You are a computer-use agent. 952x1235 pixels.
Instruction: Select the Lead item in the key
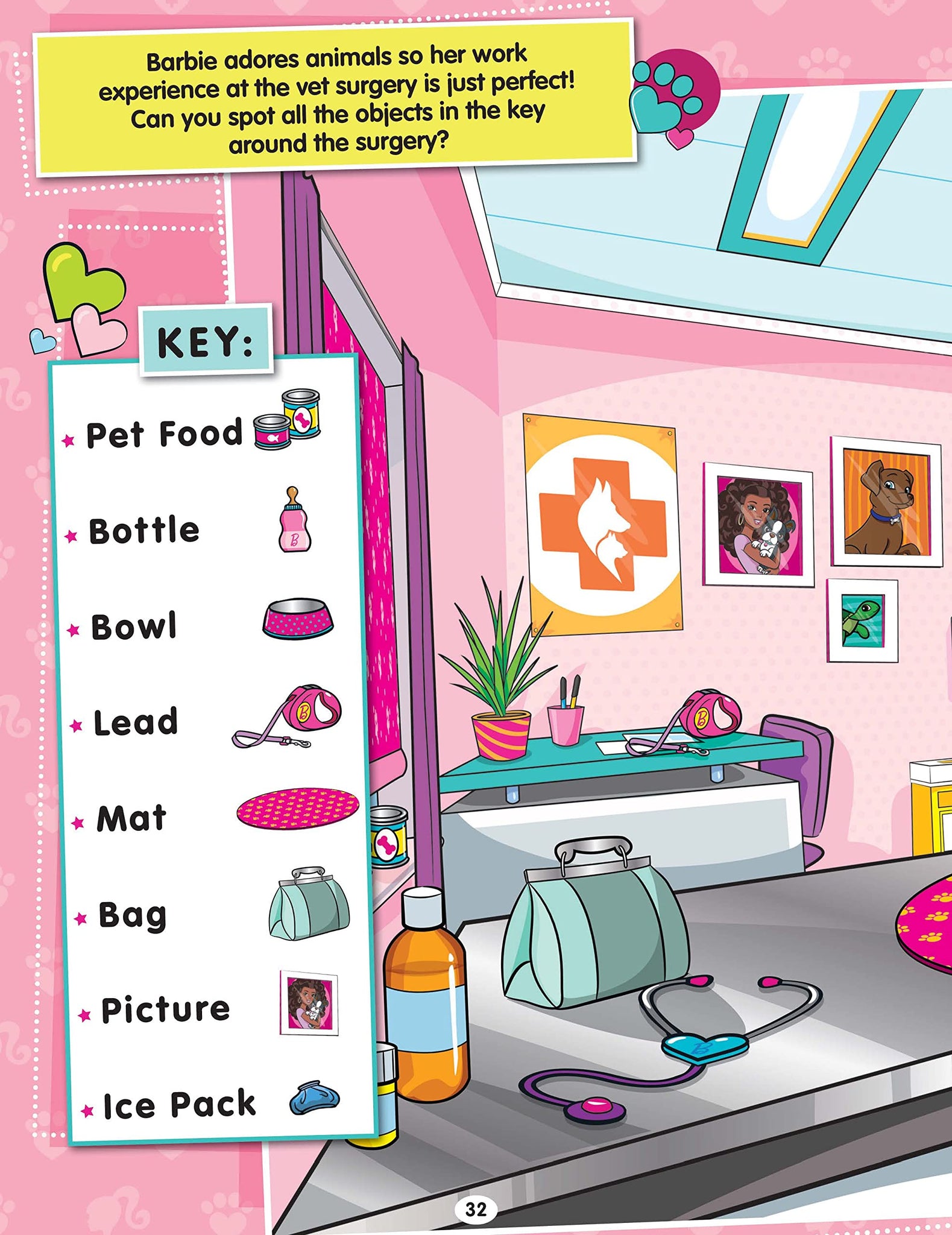(136, 722)
